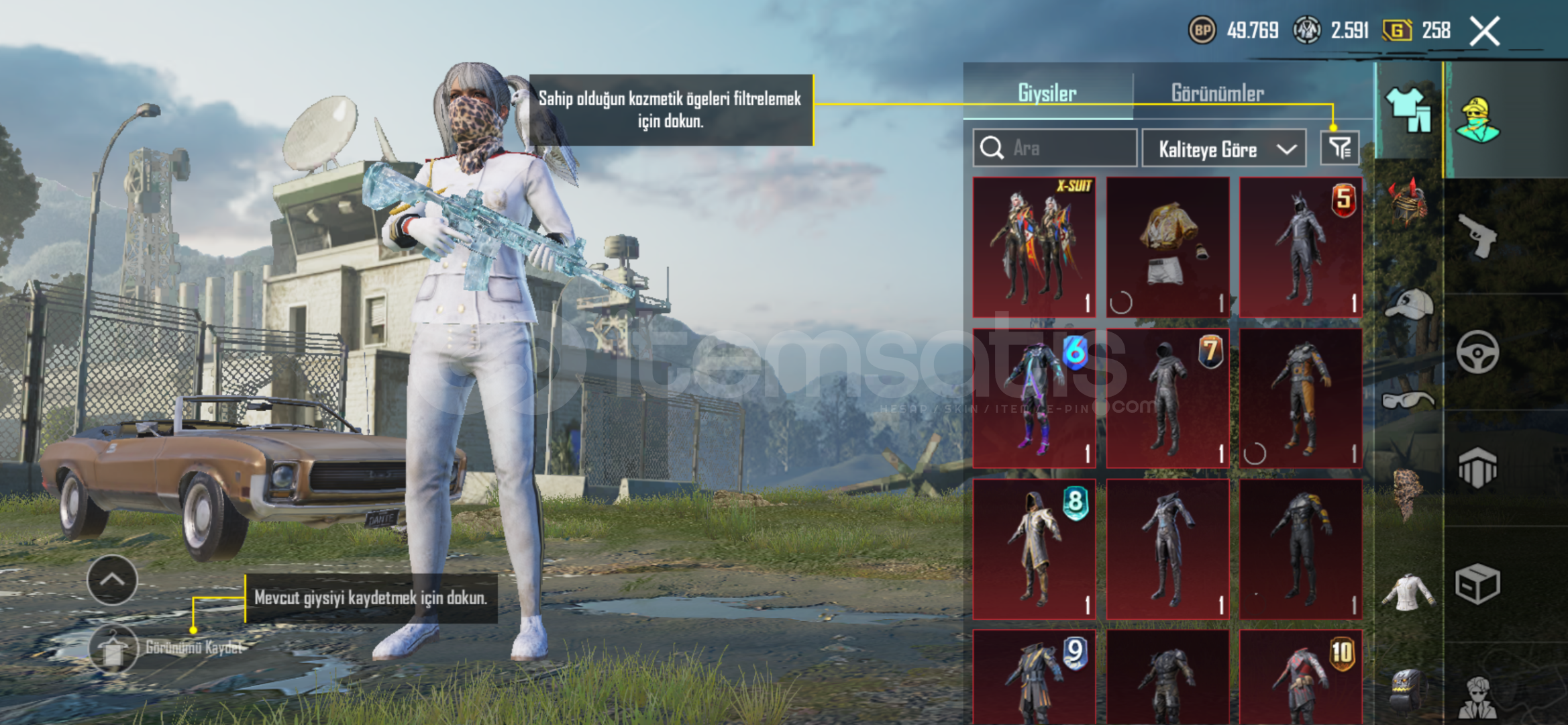Open the Kaliteye Göre sort dropdown
This screenshot has height=725, width=1568.
point(1224,148)
